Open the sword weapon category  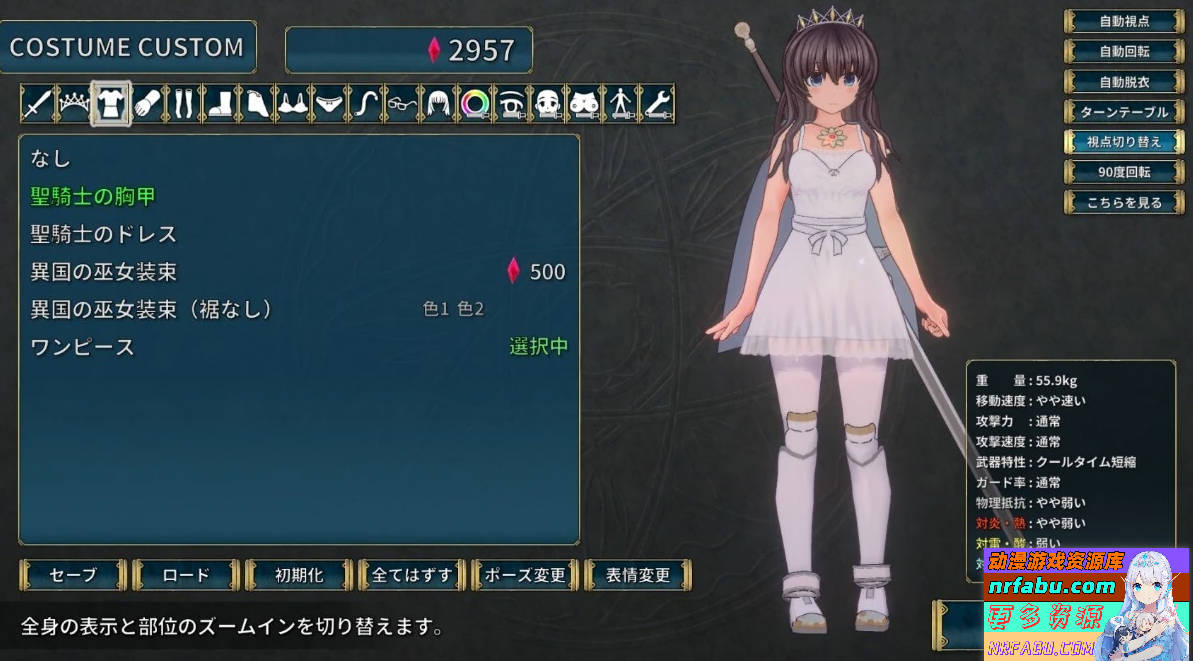tap(37, 104)
